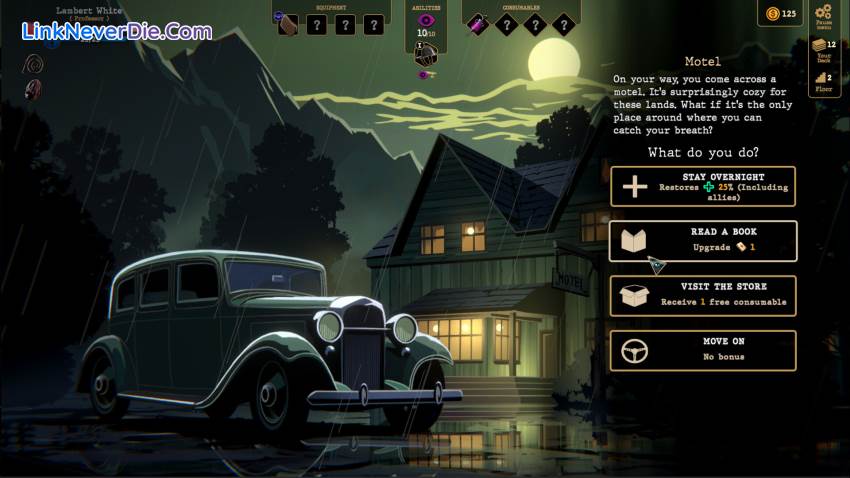Click the Floor stairs indicator
850x478 pixels.
pos(823,81)
